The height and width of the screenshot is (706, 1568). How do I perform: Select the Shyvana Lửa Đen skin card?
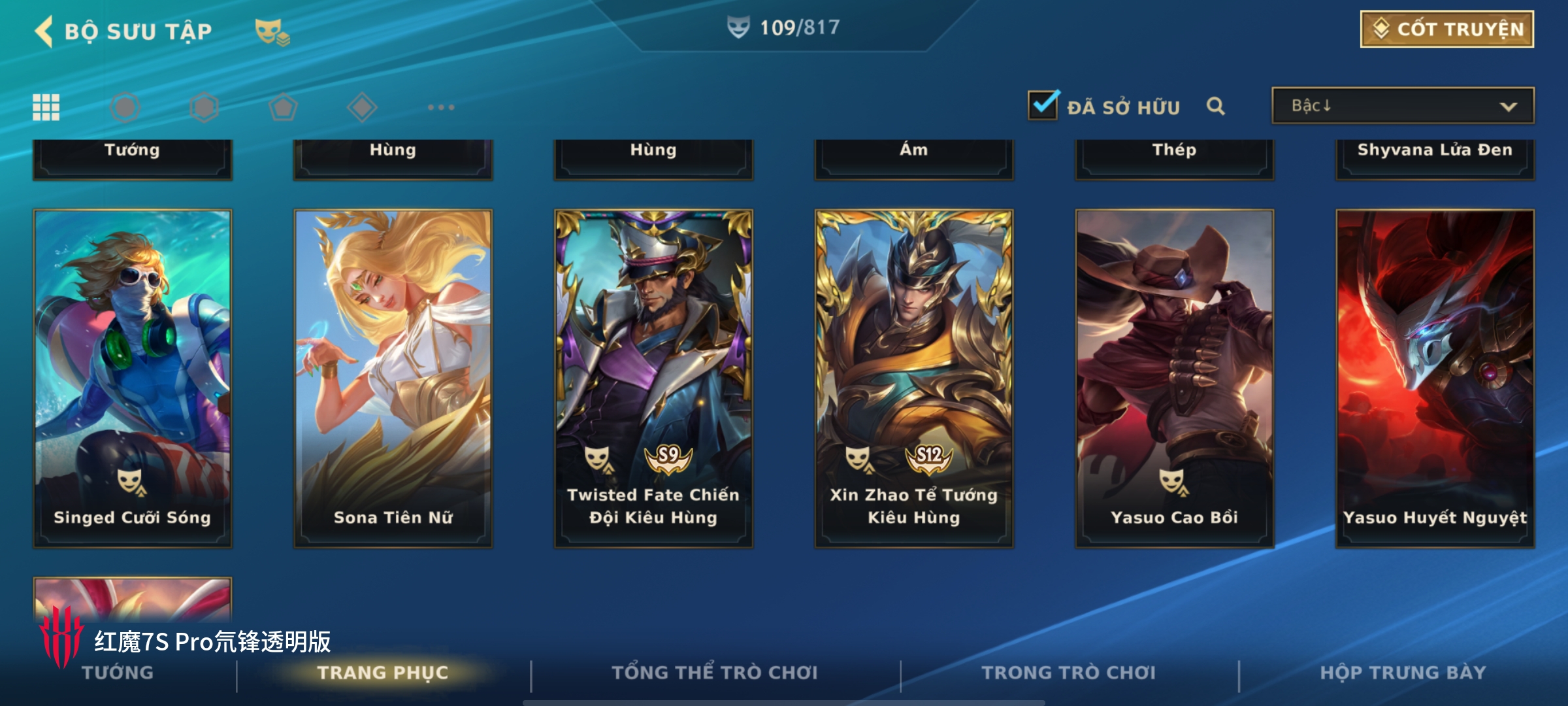[x=1435, y=157]
